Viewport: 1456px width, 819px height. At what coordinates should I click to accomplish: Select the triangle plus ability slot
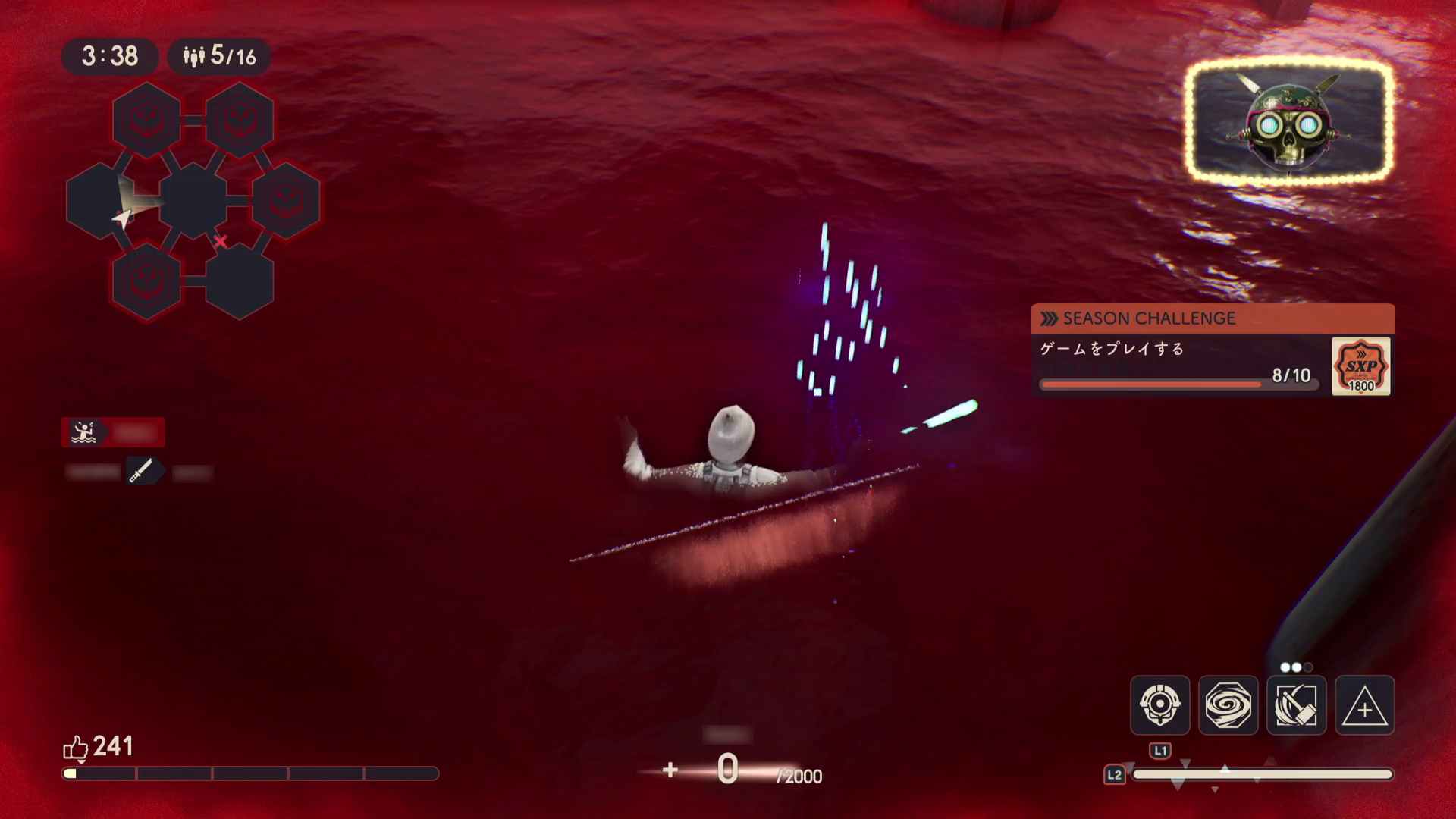1364,705
